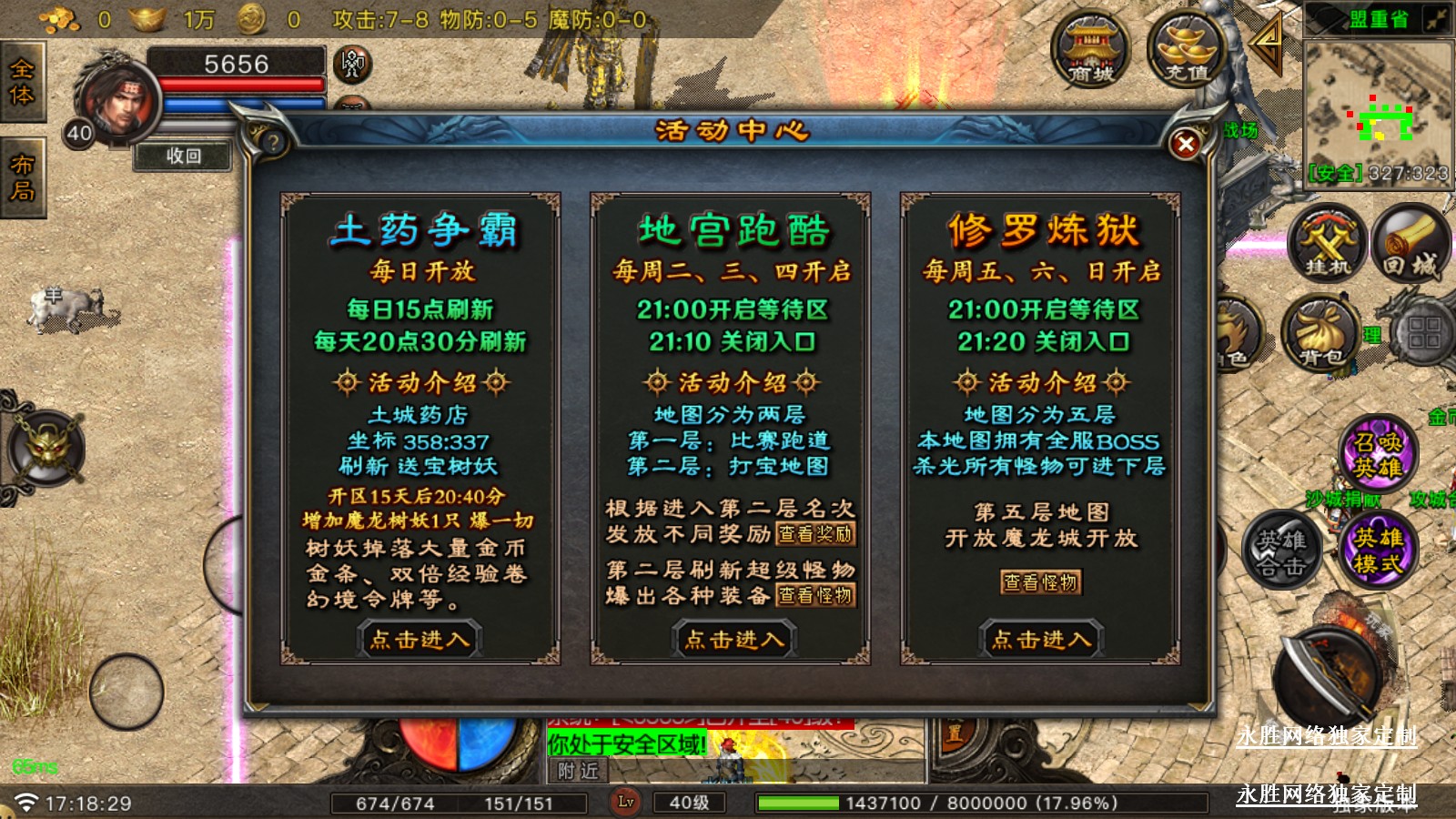
Task: Enter the 地宫跑酷 event
Action: click(x=733, y=639)
